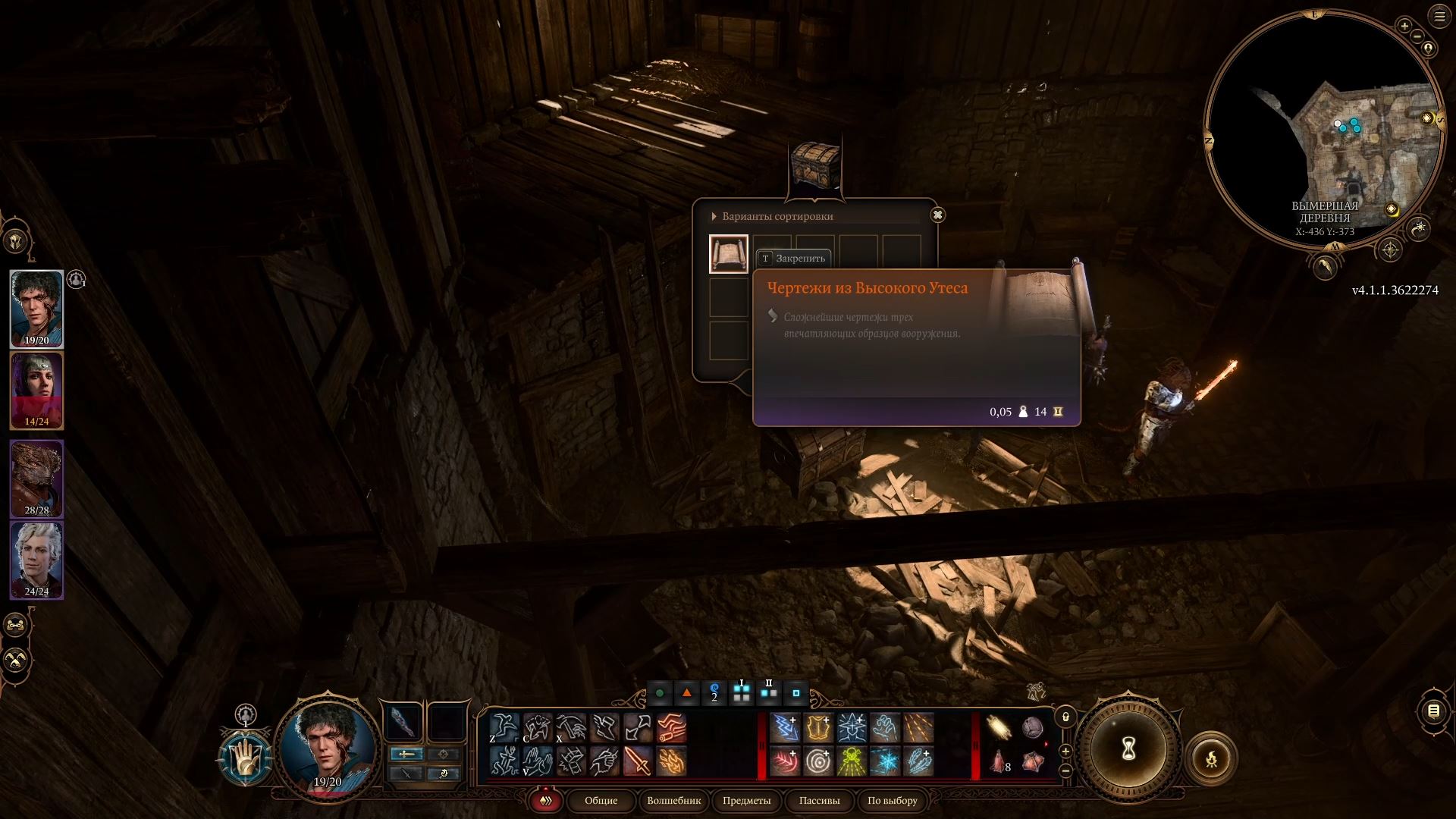Click the hourglass end turn button
The width and height of the screenshot is (1456, 819).
click(1128, 750)
